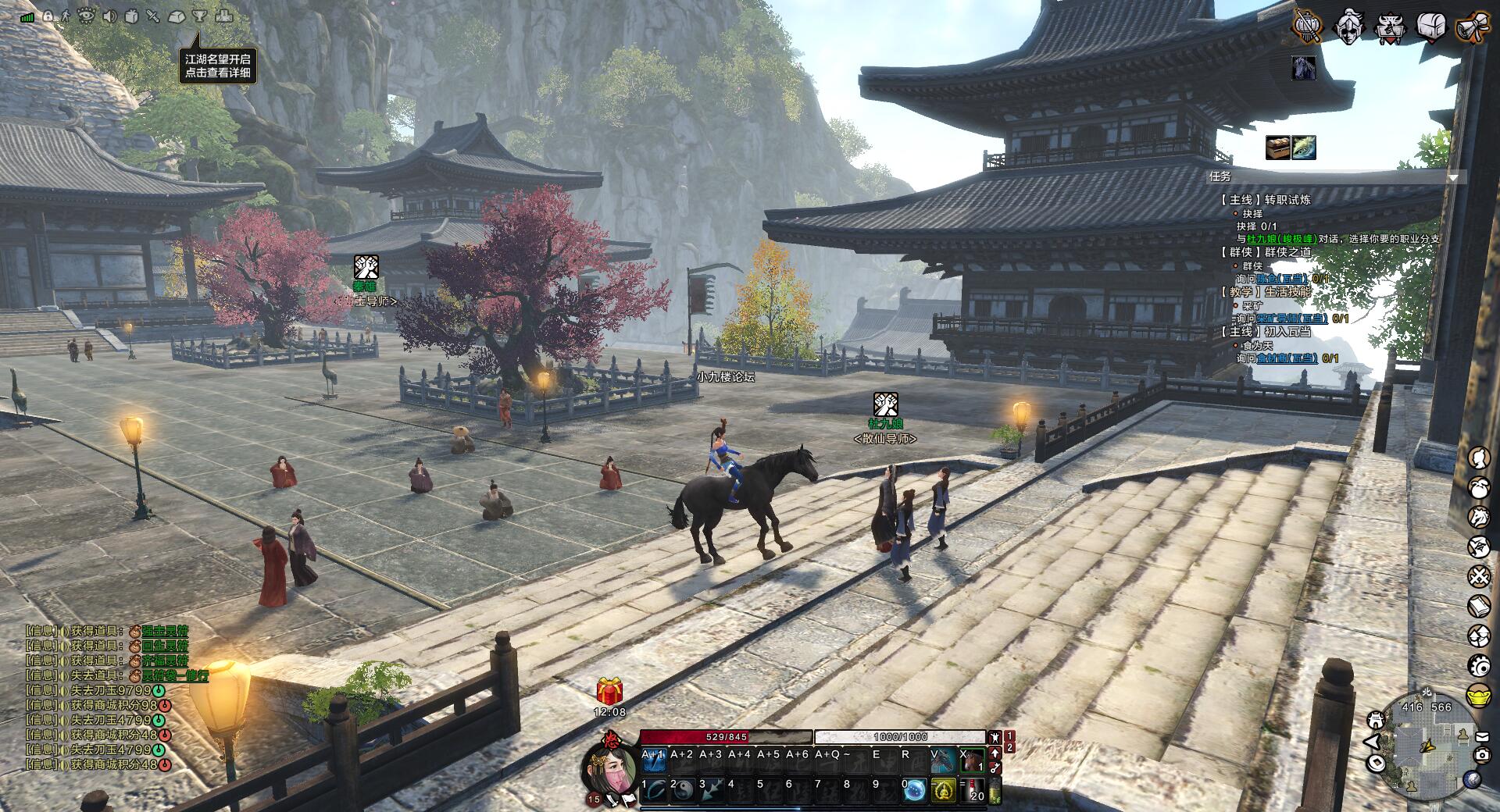1500x812 pixels.
Task: Collapse the 任务 quest tracker arrow
Action: 1452,178
